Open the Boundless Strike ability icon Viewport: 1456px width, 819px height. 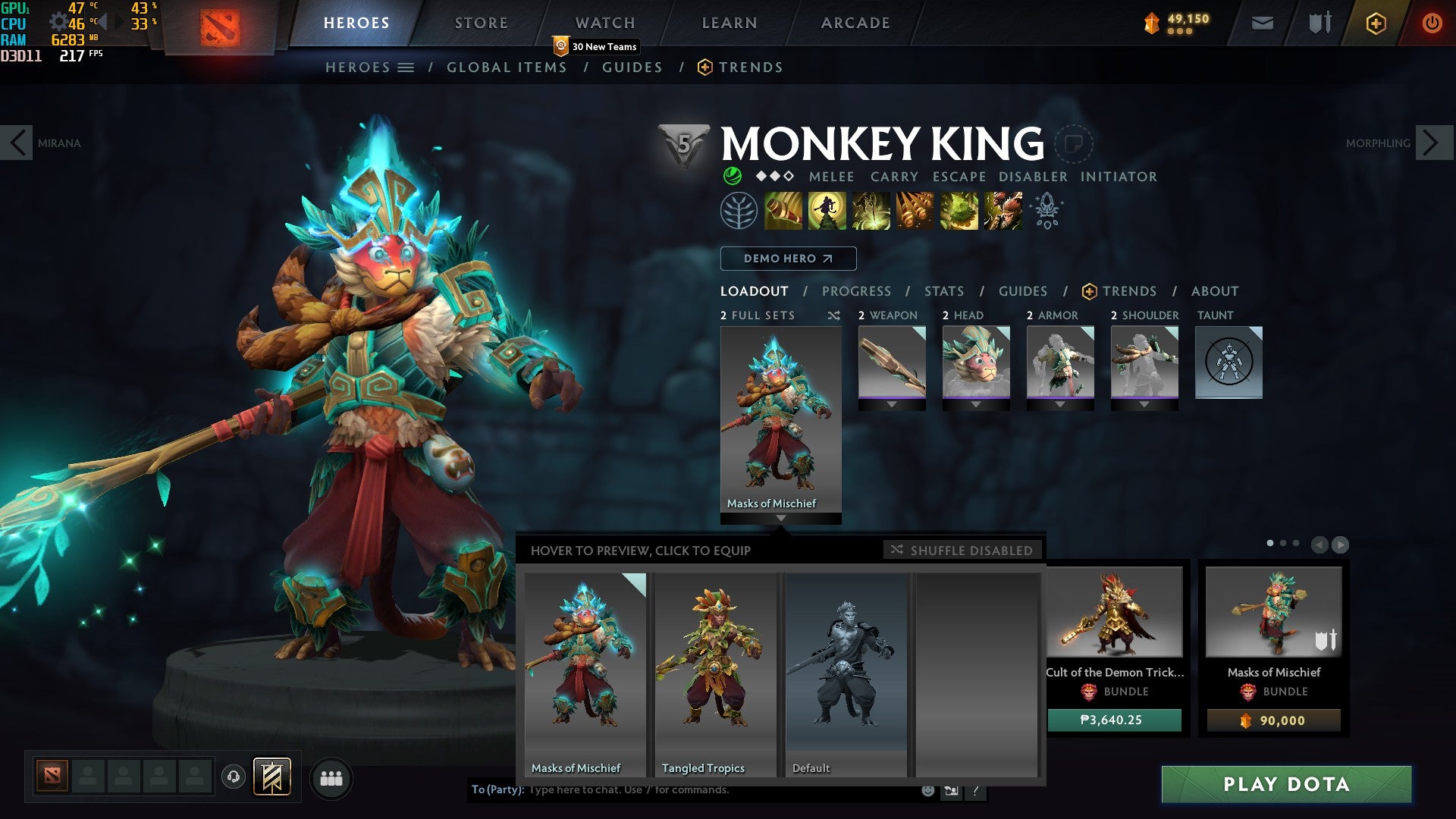tap(783, 212)
